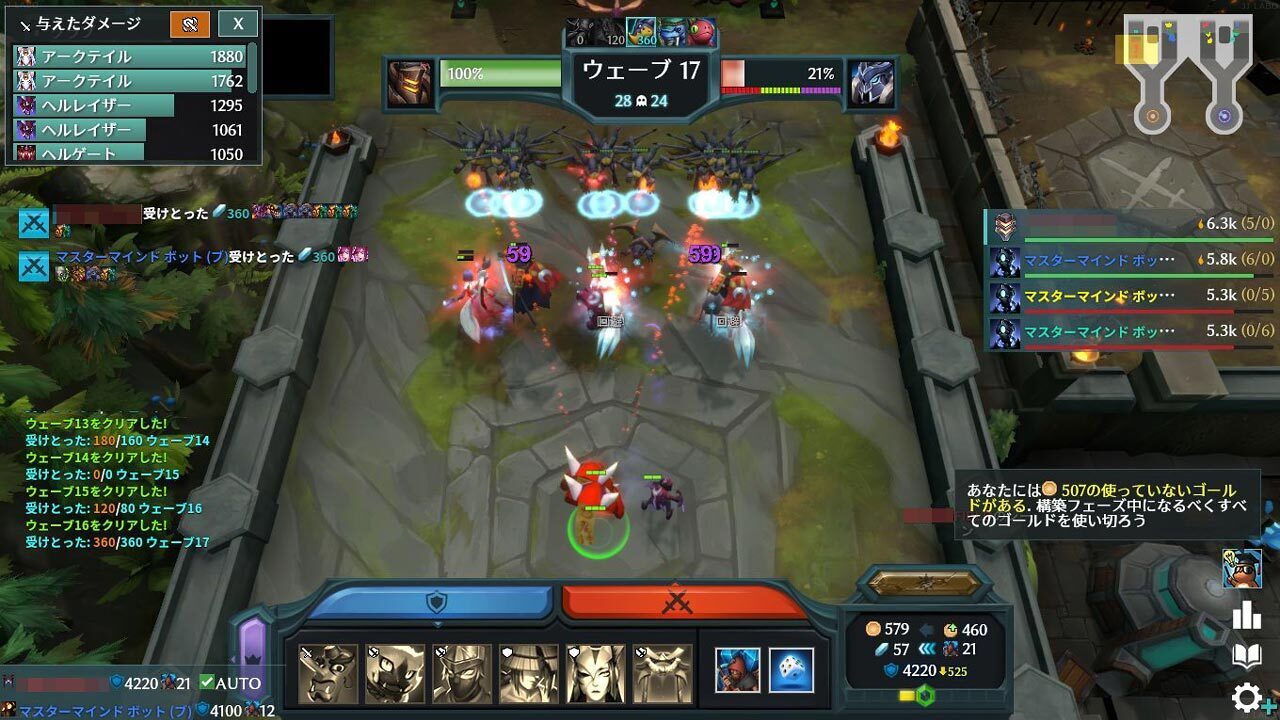Open the settings gear icon
Viewport: 1280px width, 720px height.
[x=1247, y=697]
